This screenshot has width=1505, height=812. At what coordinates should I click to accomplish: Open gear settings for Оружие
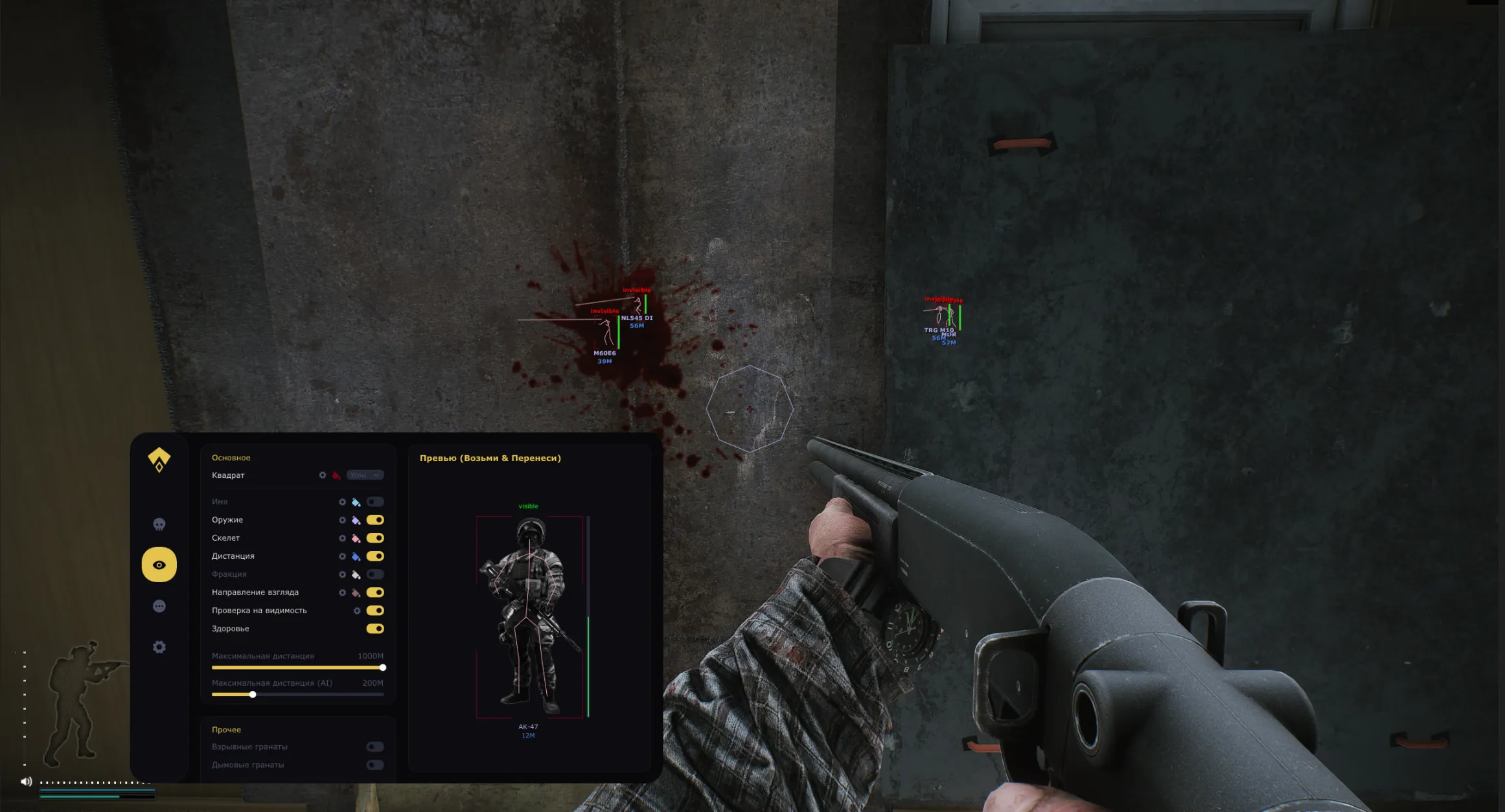[x=342, y=519]
